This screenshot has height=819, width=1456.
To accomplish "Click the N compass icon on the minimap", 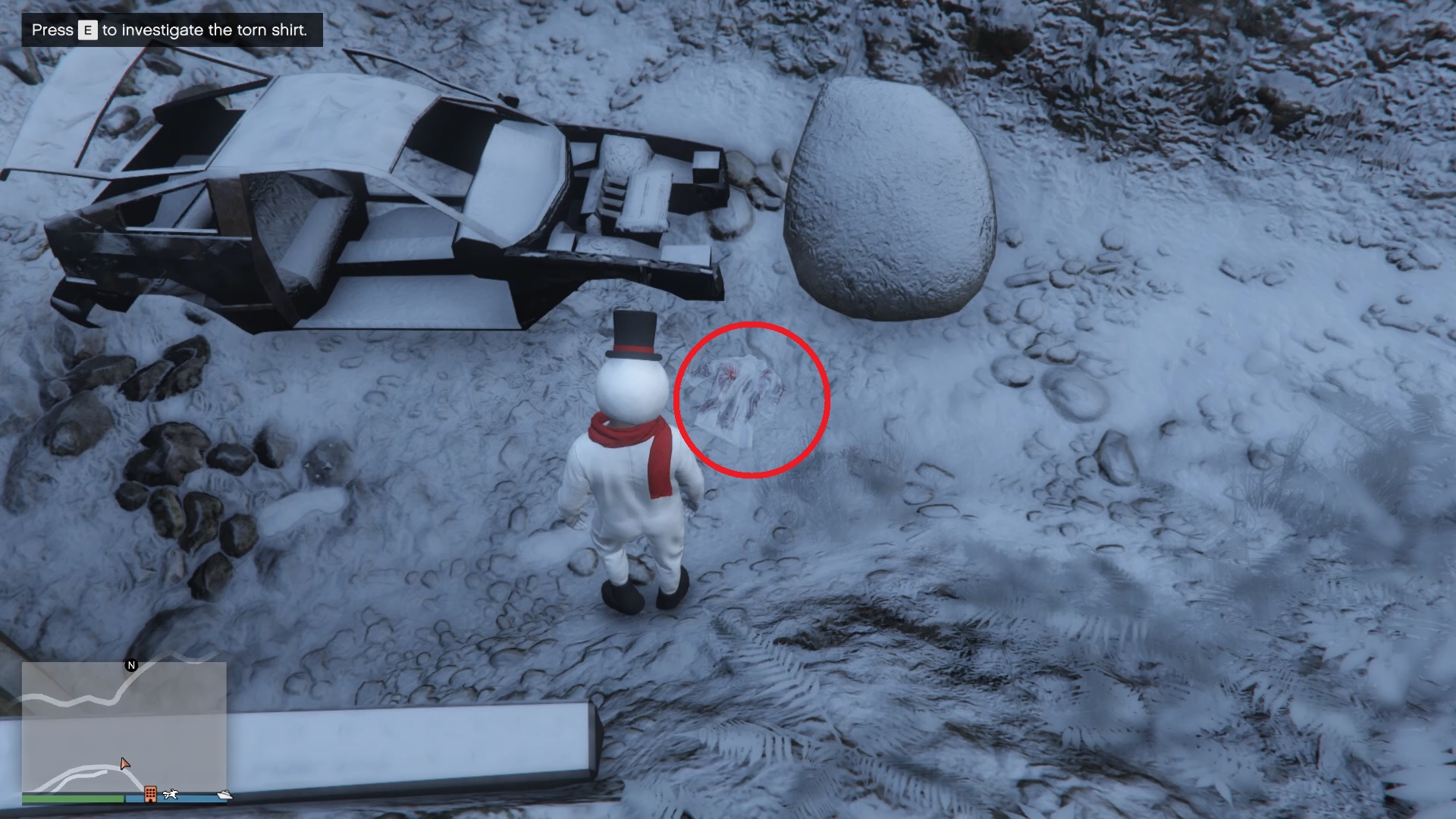I will tap(132, 665).
